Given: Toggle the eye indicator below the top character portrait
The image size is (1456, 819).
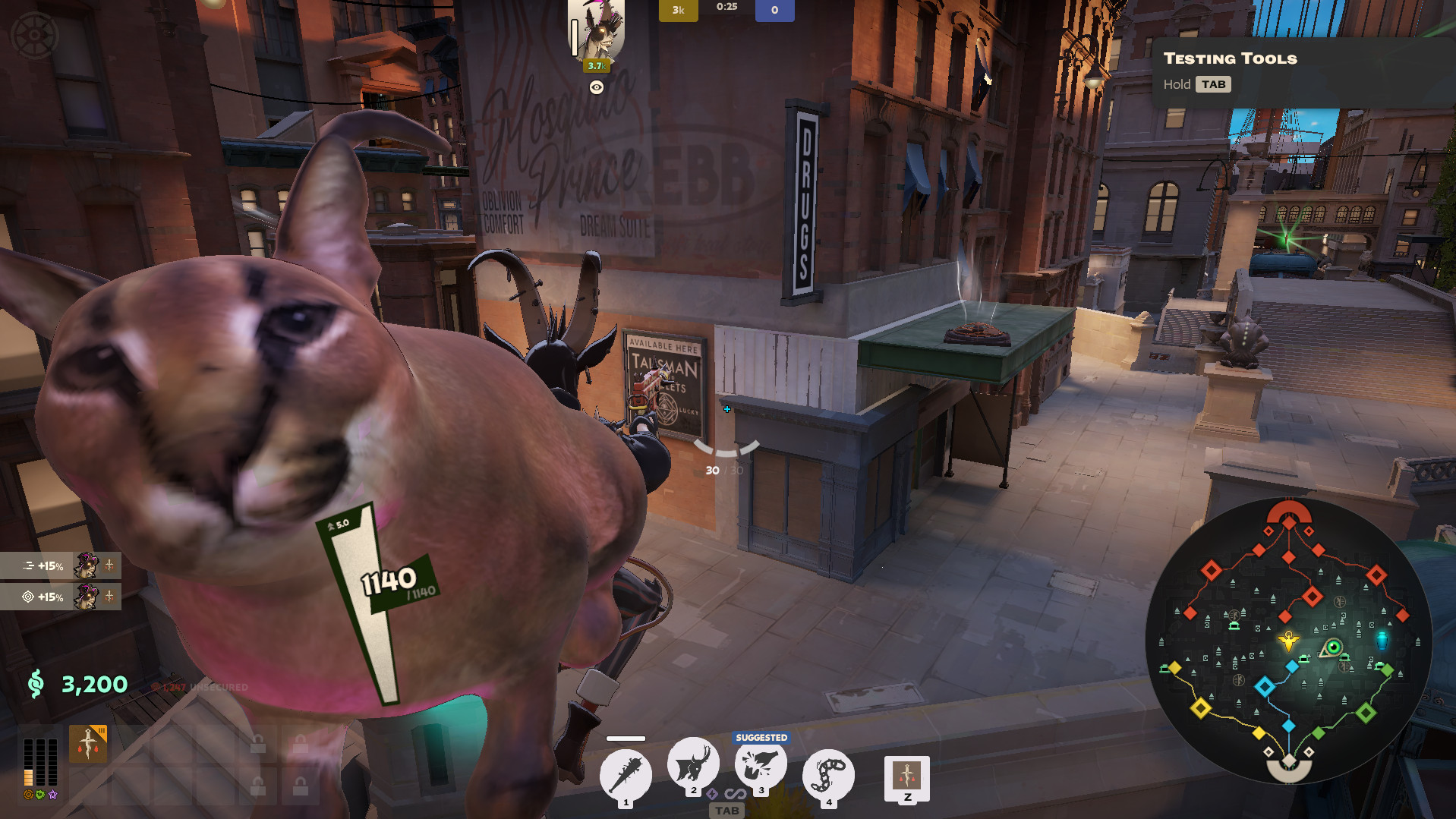Looking at the screenshot, I should [597, 87].
